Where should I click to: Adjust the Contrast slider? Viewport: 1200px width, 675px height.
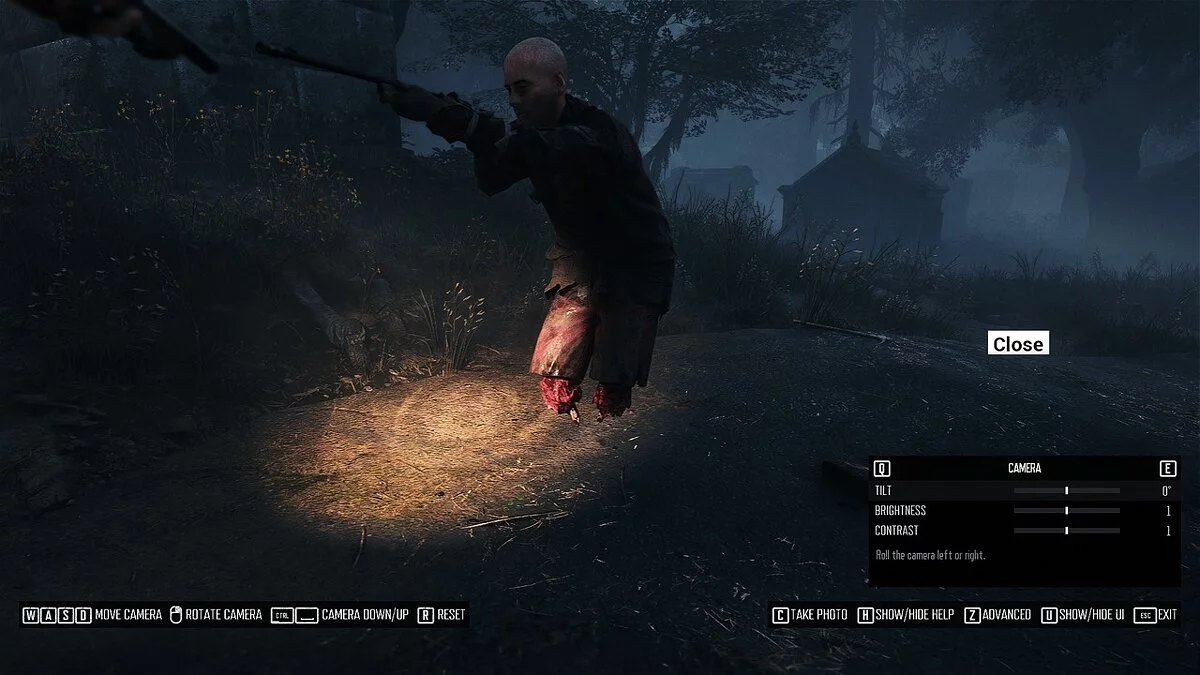(x=1067, y=531)
